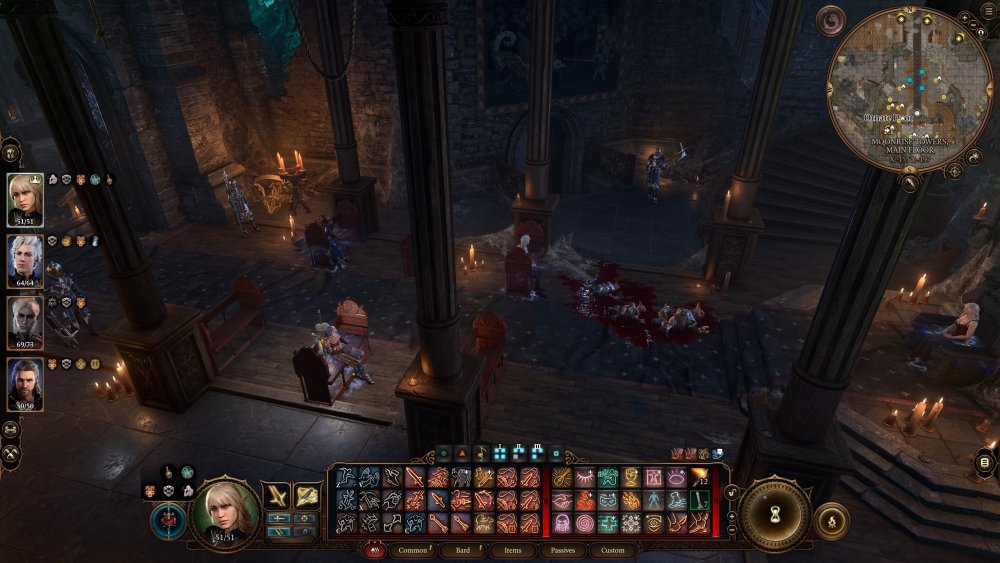Toggle the crossed hammers button below portraits

tap(12, 454)
